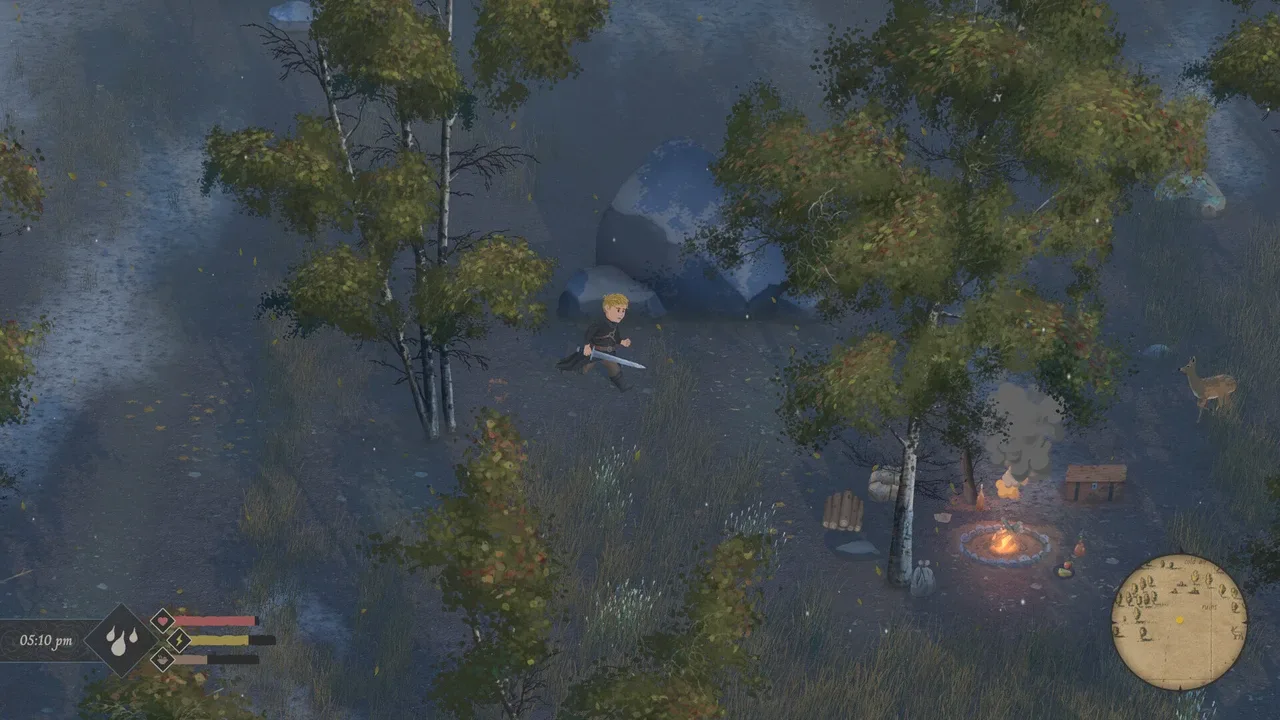The width and height of the screenshot is (1280, 720).
Task: Select the small grey stone near the logs
Action: tap(854, 548)
